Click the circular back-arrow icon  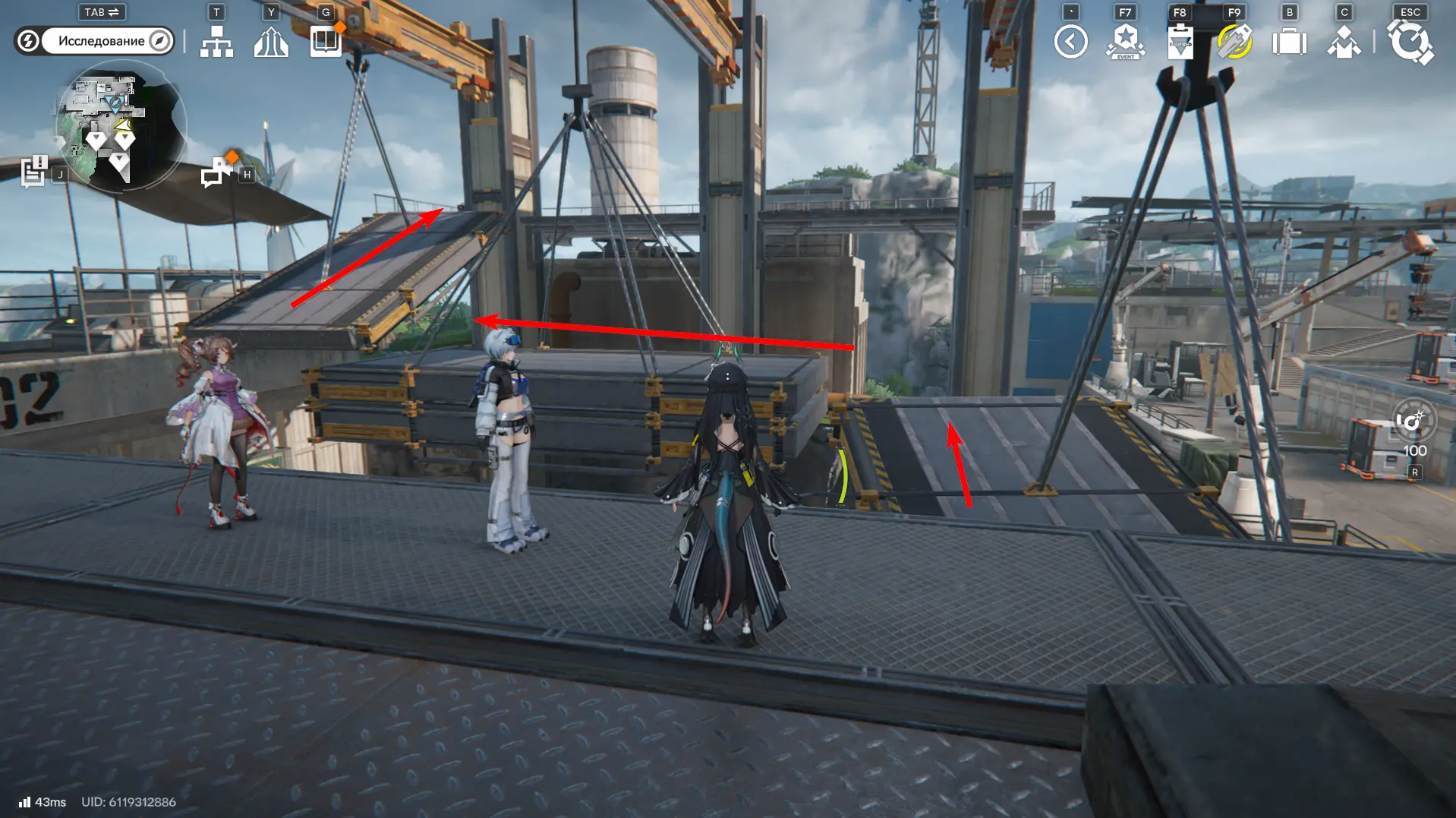[1070, 42]
